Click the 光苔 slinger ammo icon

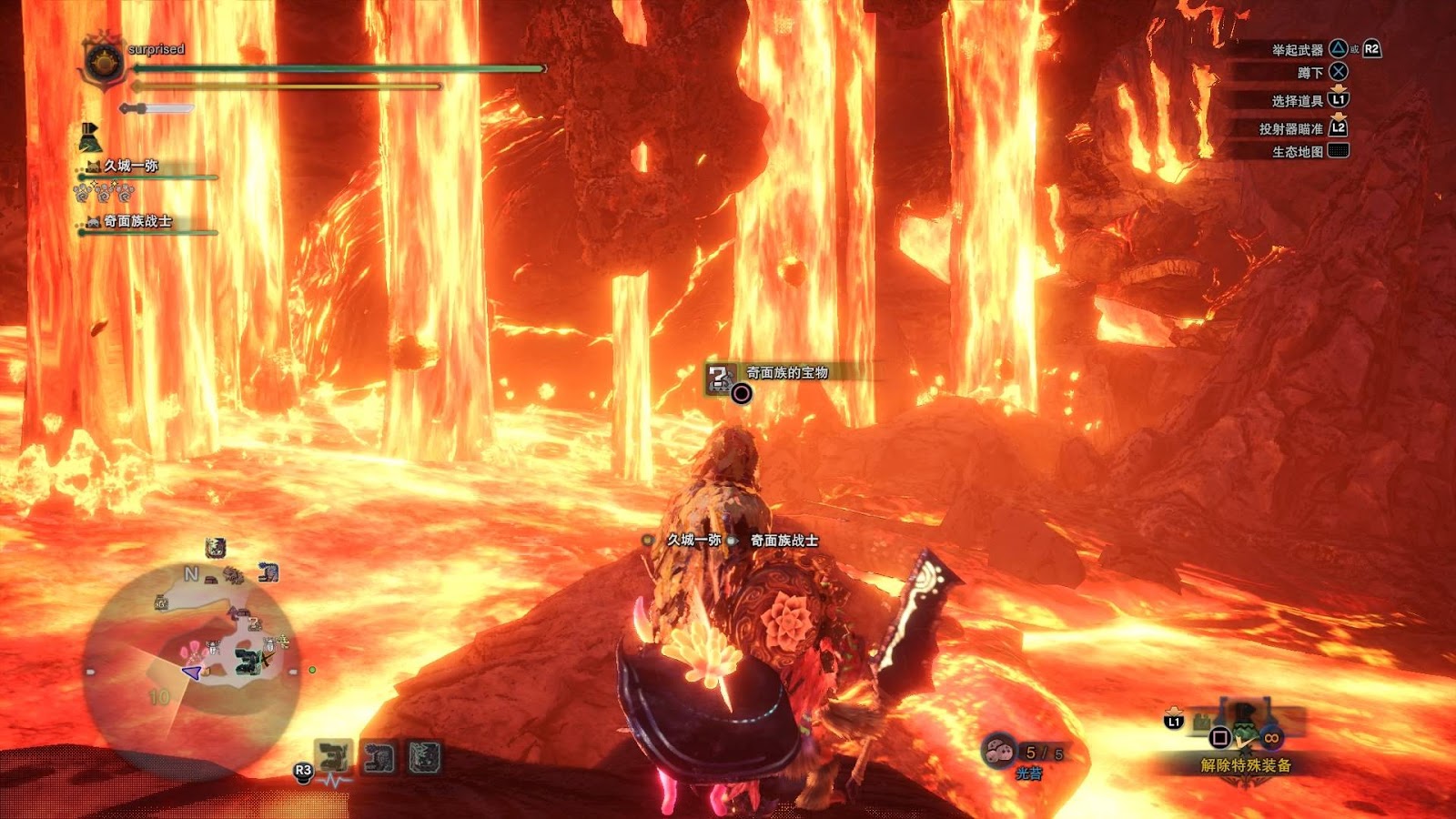pyautogui.click(x=1000, y=752)
